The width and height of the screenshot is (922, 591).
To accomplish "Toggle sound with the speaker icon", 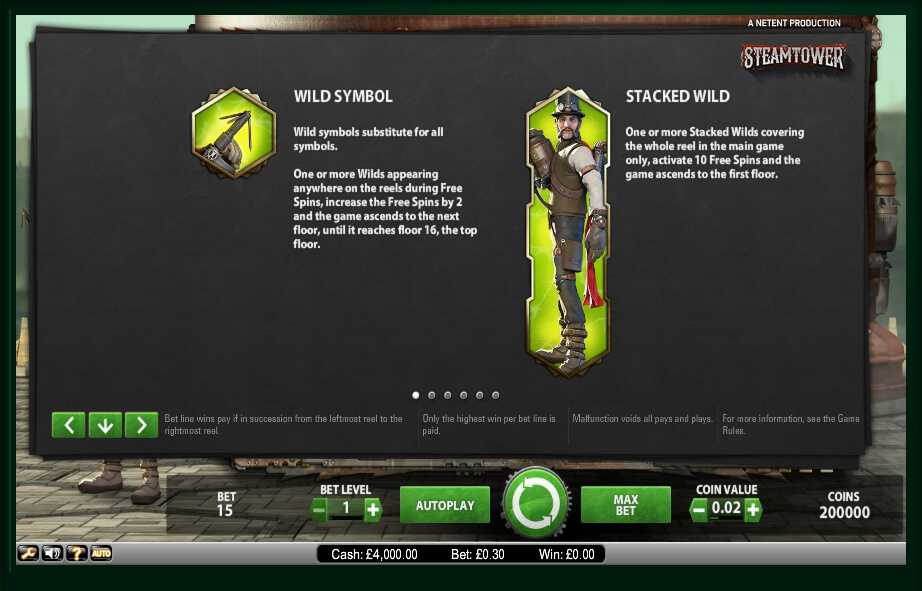I will (52, 553).
